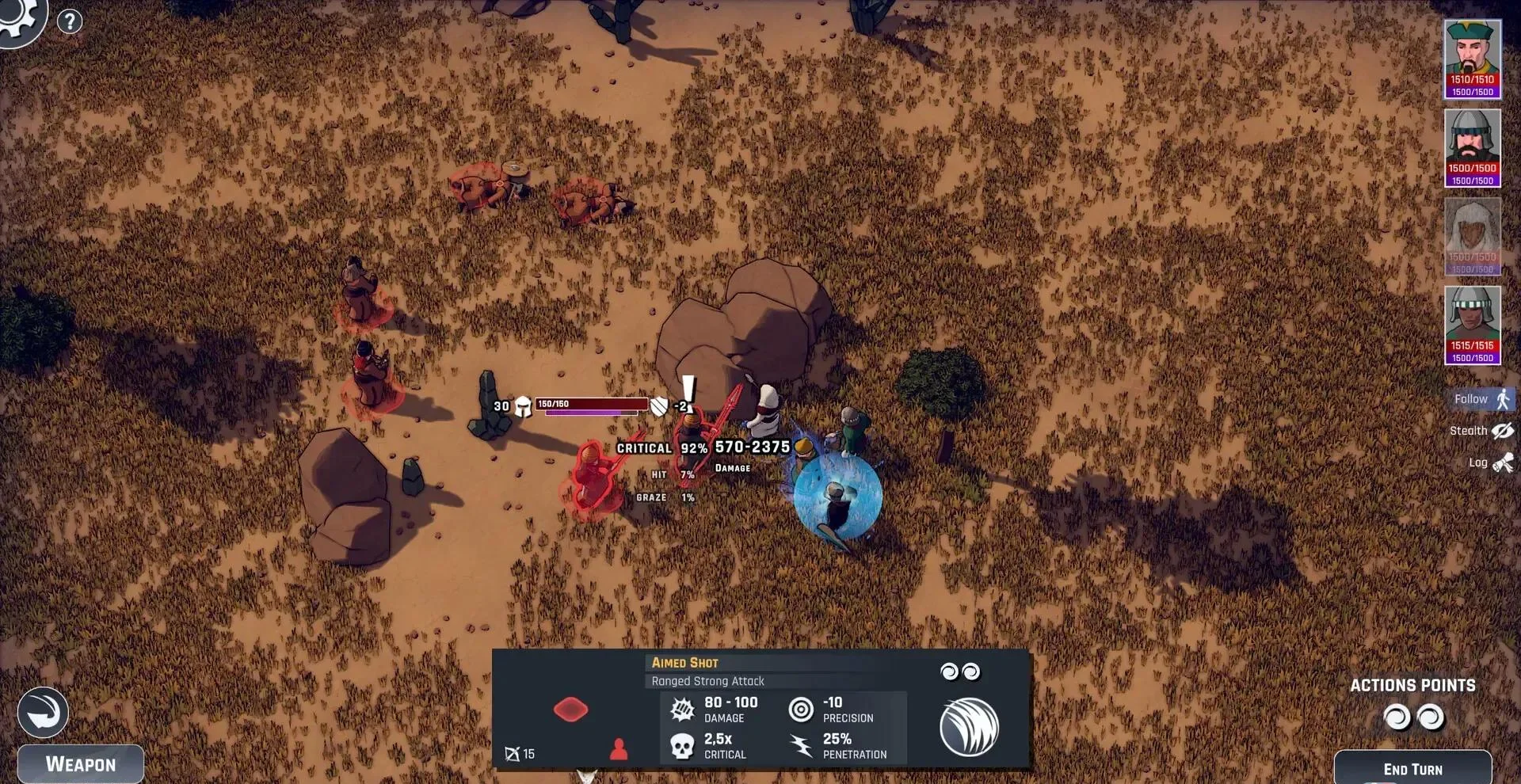
Task: Click the round swirl arrow button above Weapon
Action: 43,713
